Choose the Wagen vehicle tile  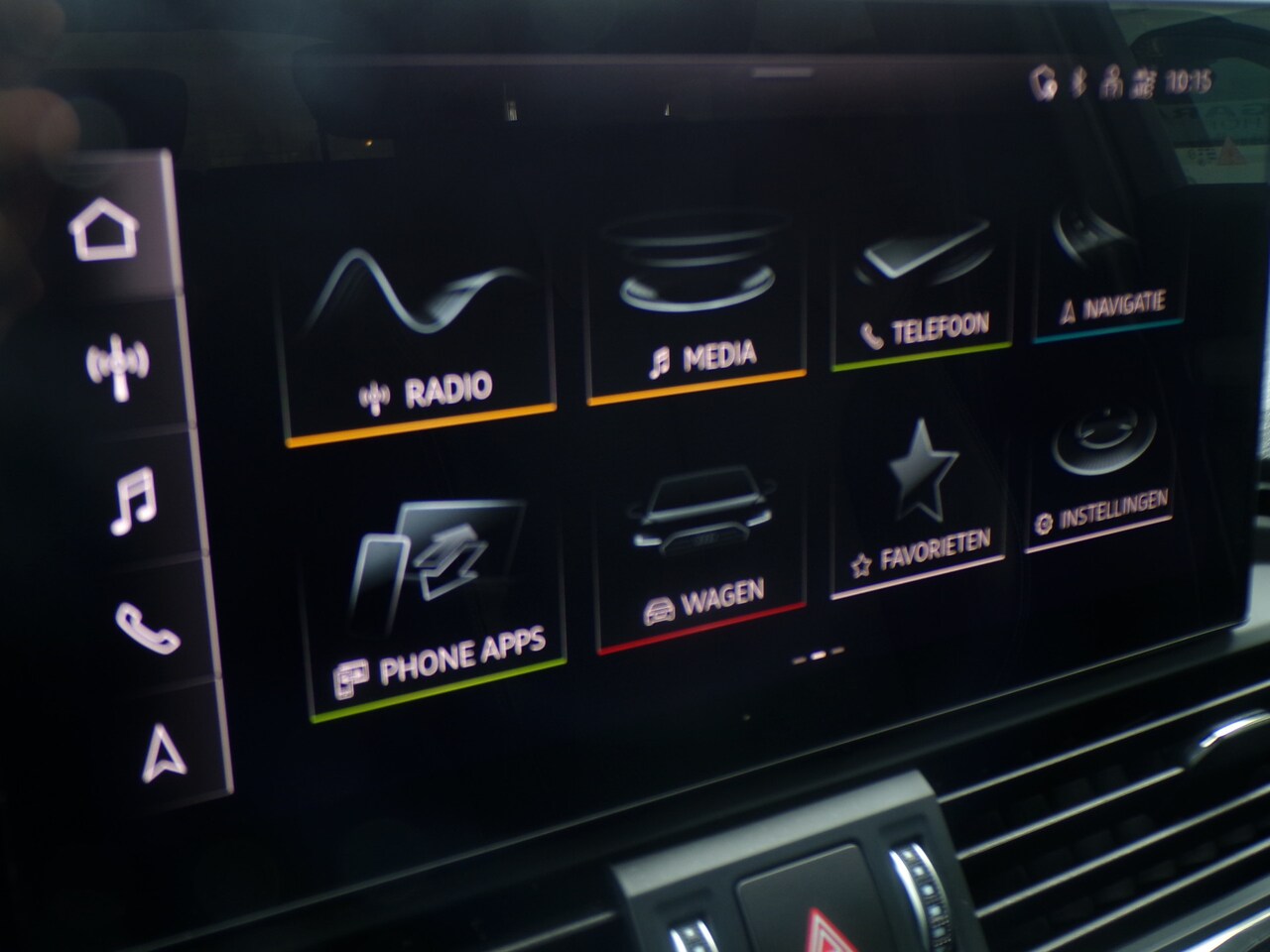click(700, 550)
